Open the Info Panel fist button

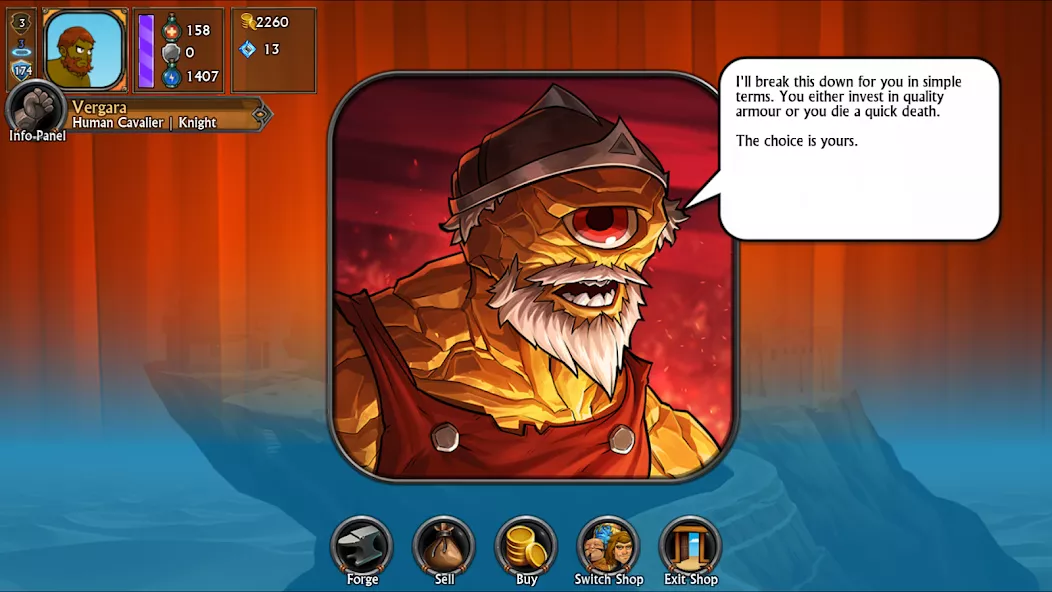click(x=36, y=109)
